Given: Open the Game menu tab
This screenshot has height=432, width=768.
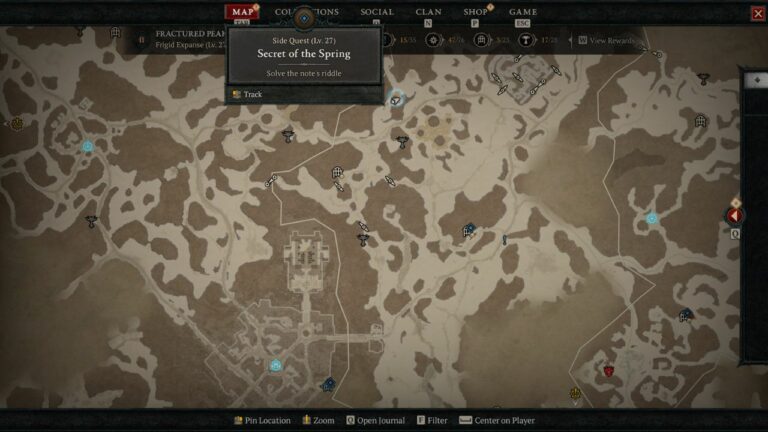Looking at the screenshot, I should point(523,12).
